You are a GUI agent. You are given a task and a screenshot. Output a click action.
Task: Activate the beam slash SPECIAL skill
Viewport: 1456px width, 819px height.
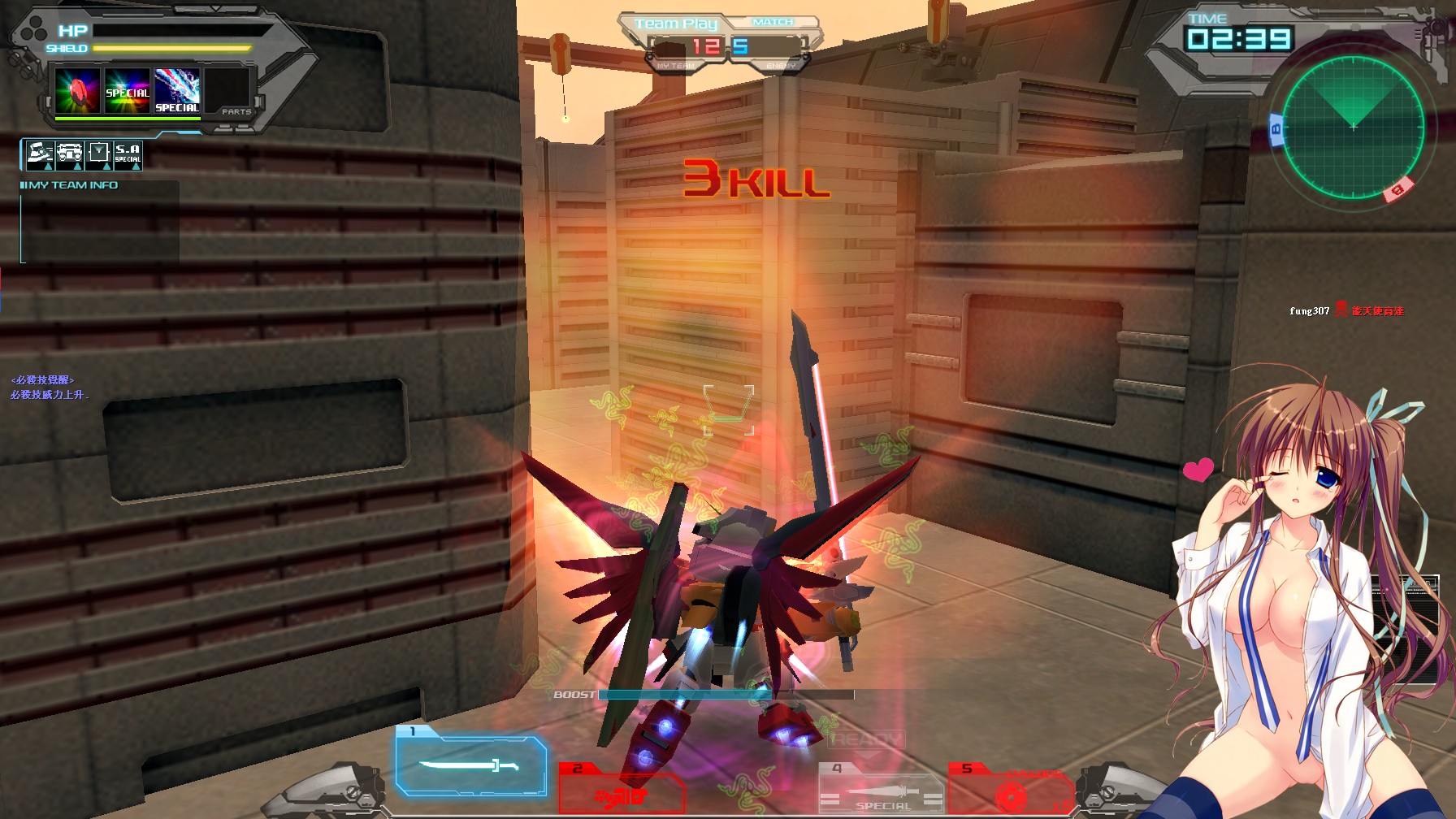tap(176, 92)
